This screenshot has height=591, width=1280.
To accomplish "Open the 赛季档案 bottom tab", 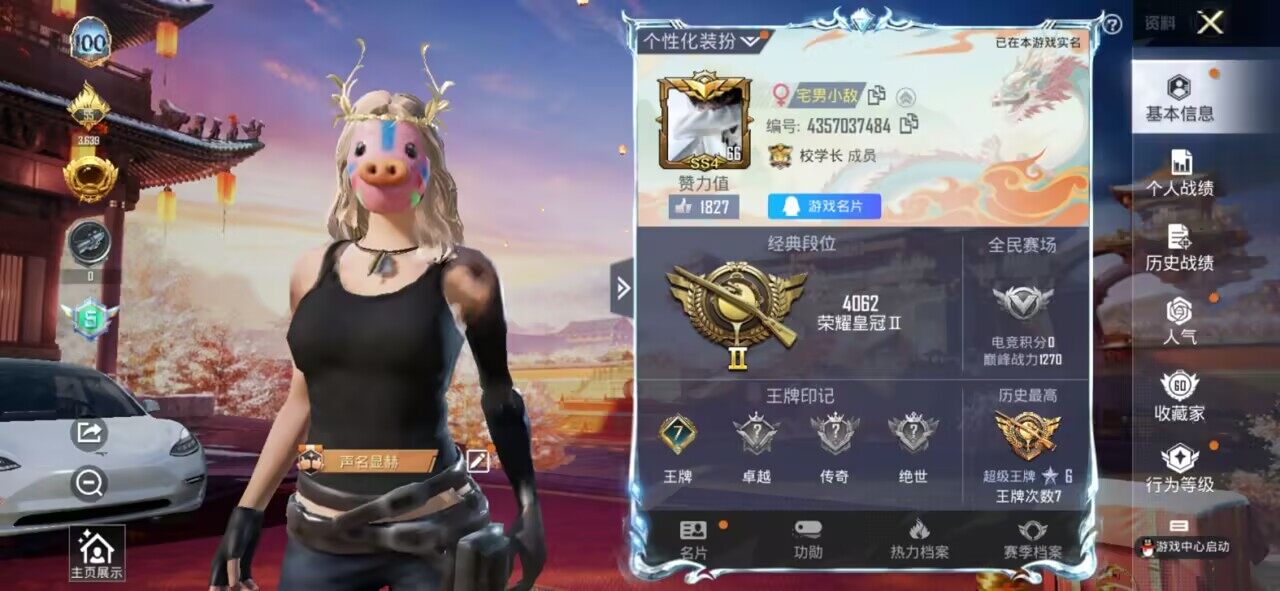I will (x=1032, y=540).
